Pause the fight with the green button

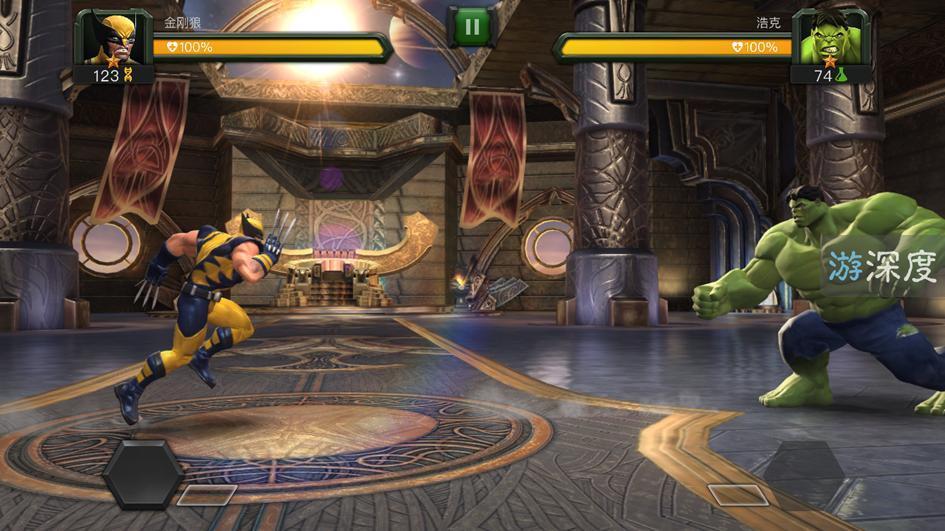click(470, 27)
